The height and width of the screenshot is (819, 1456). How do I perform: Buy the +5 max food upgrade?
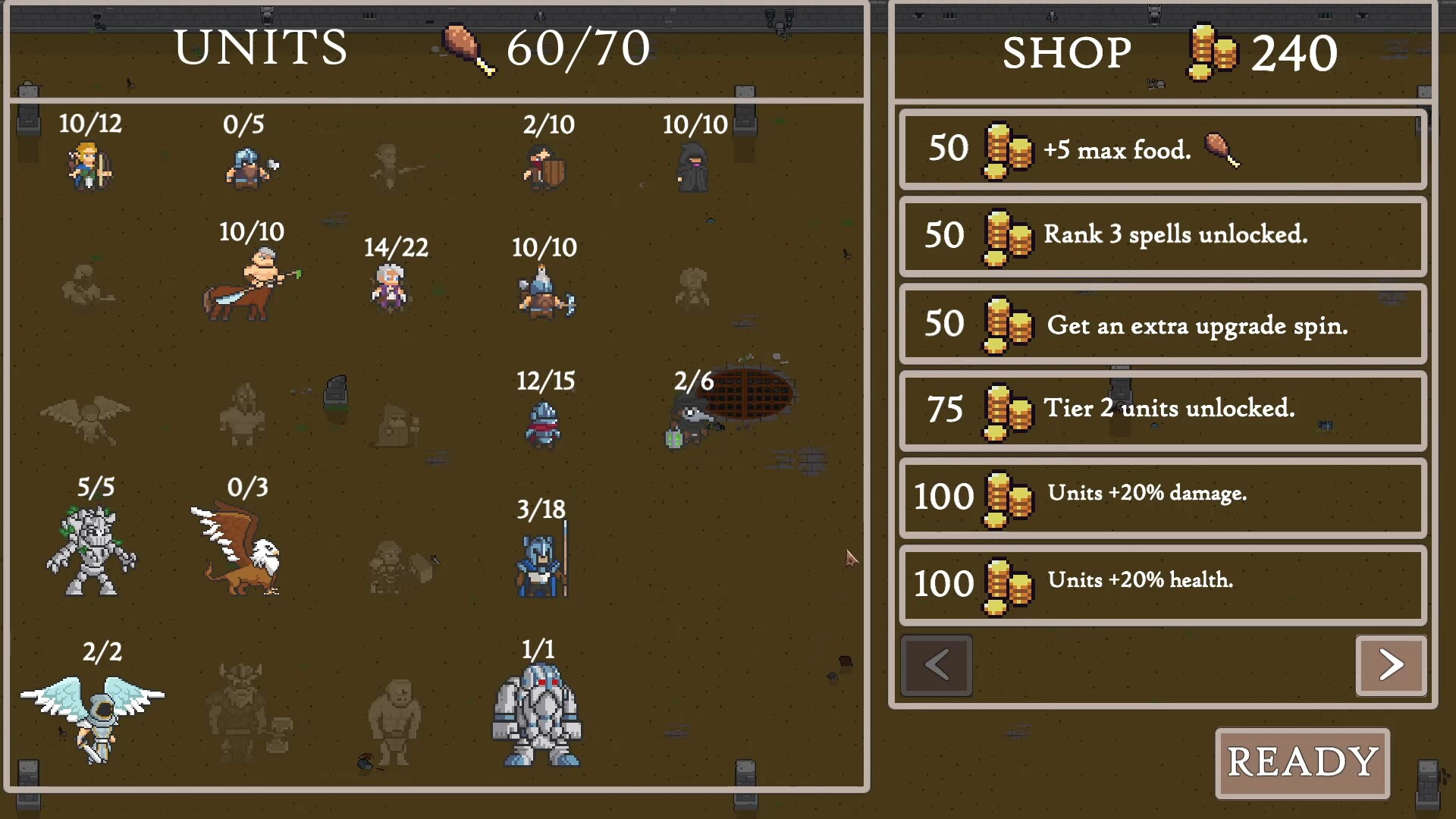click(1162, 149)
